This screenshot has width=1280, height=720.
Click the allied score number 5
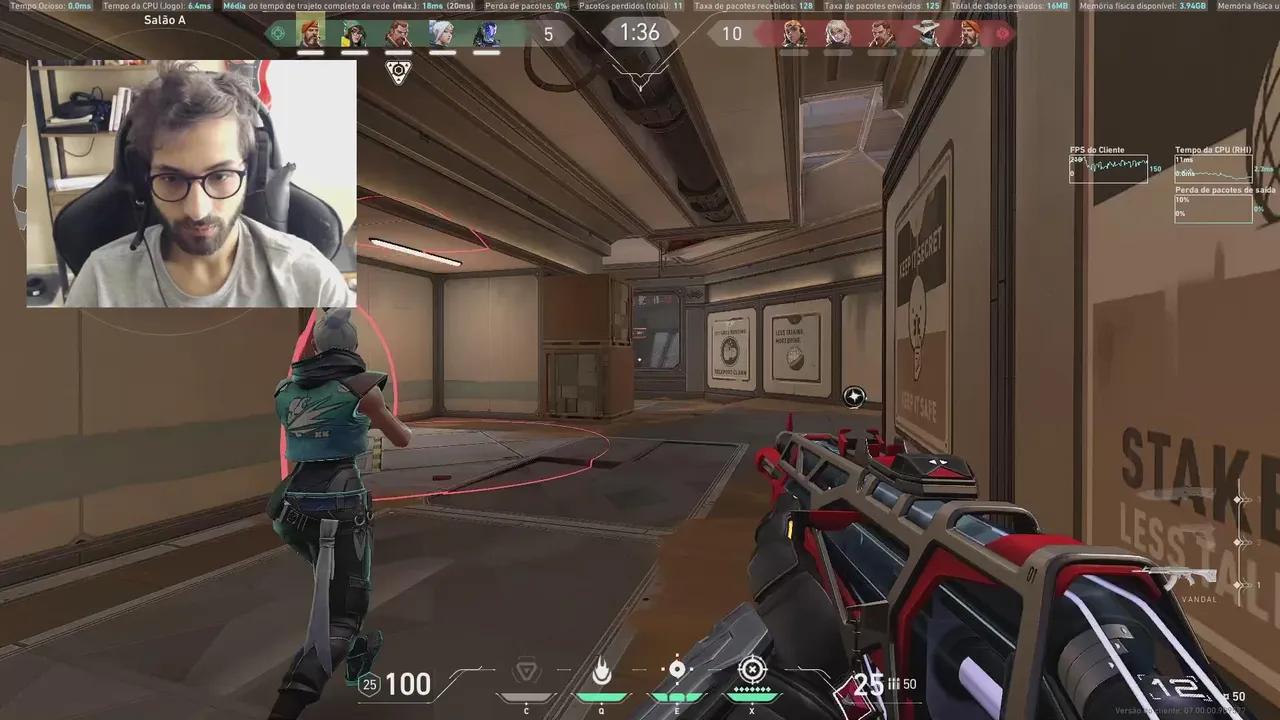[548, 34]
